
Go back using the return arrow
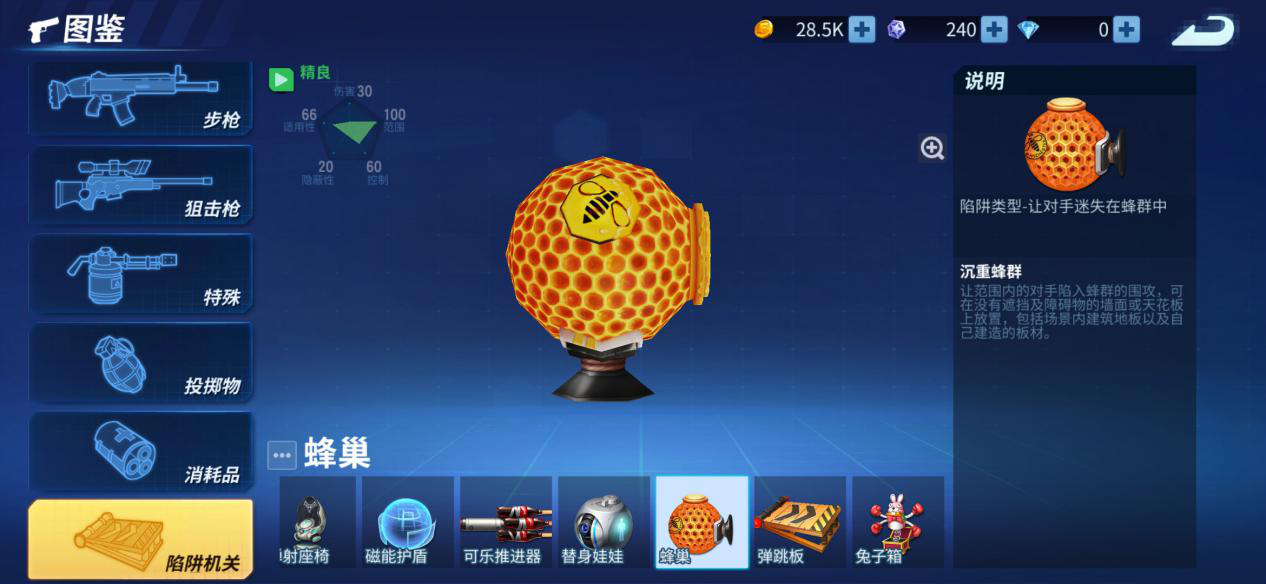pos(1205,30)
